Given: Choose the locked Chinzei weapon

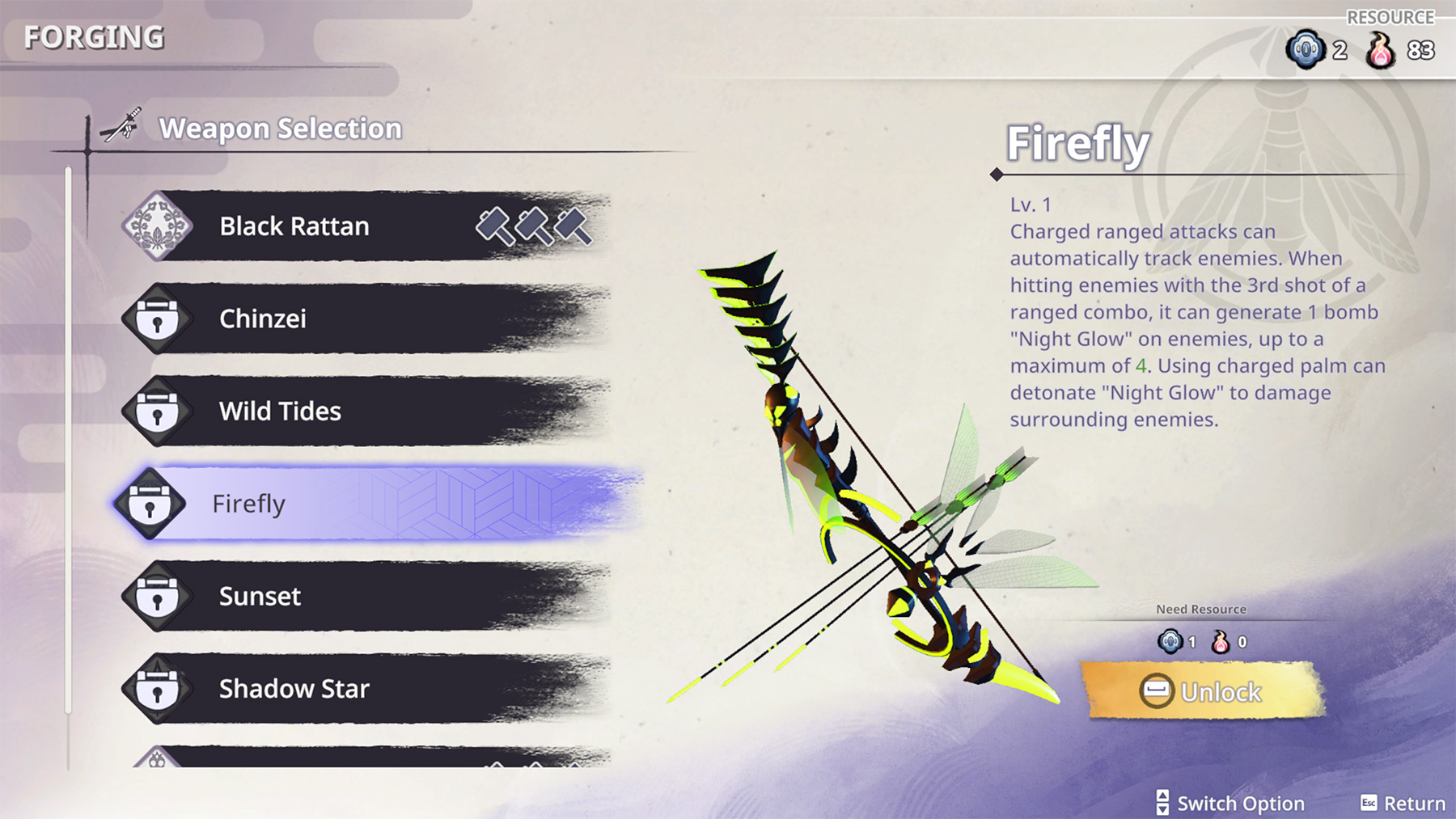Looking at the screenshot, I should 364,319.
